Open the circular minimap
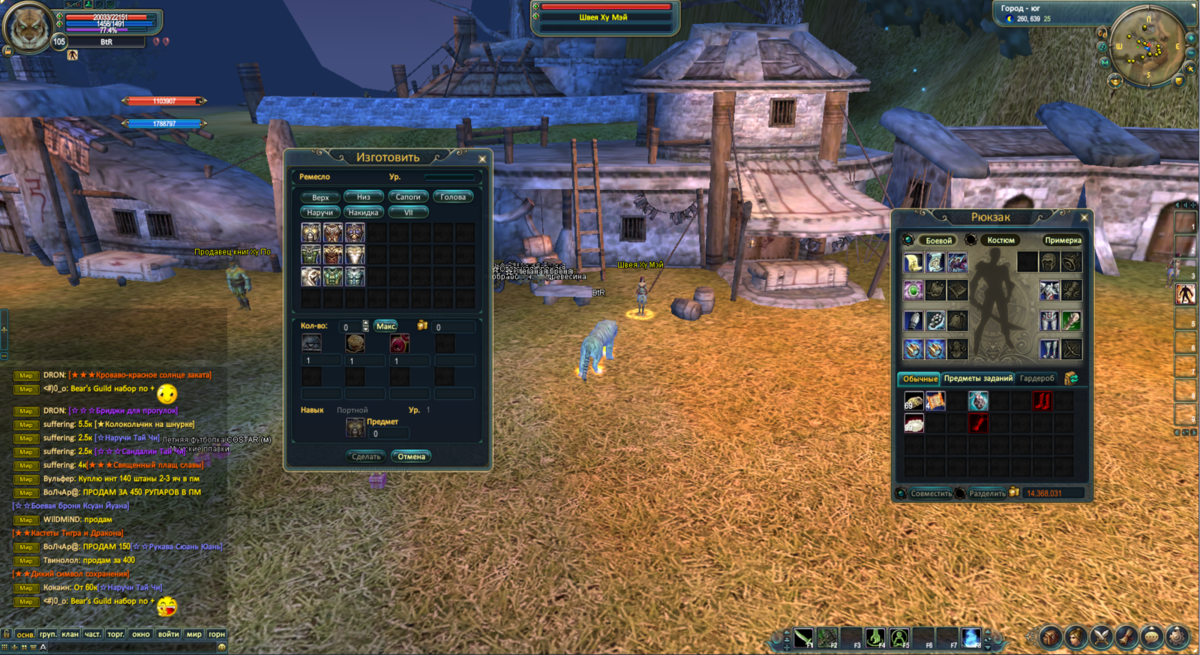The height and width of the screenshot is (655, 1200). click(x=1146, y=42)
